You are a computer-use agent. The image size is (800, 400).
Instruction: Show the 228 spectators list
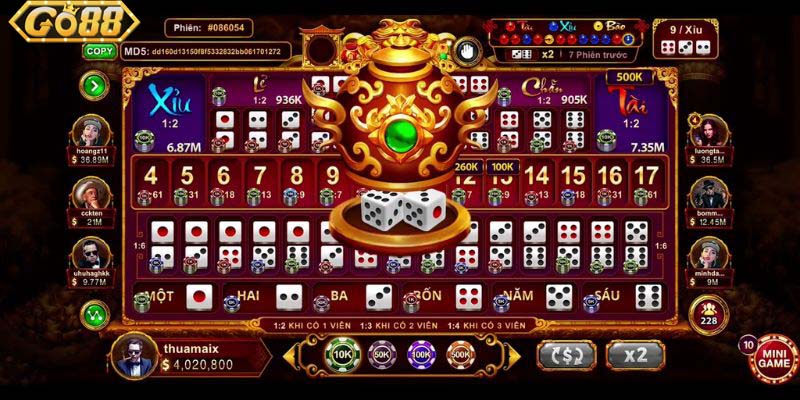click(x=708, y=313)
